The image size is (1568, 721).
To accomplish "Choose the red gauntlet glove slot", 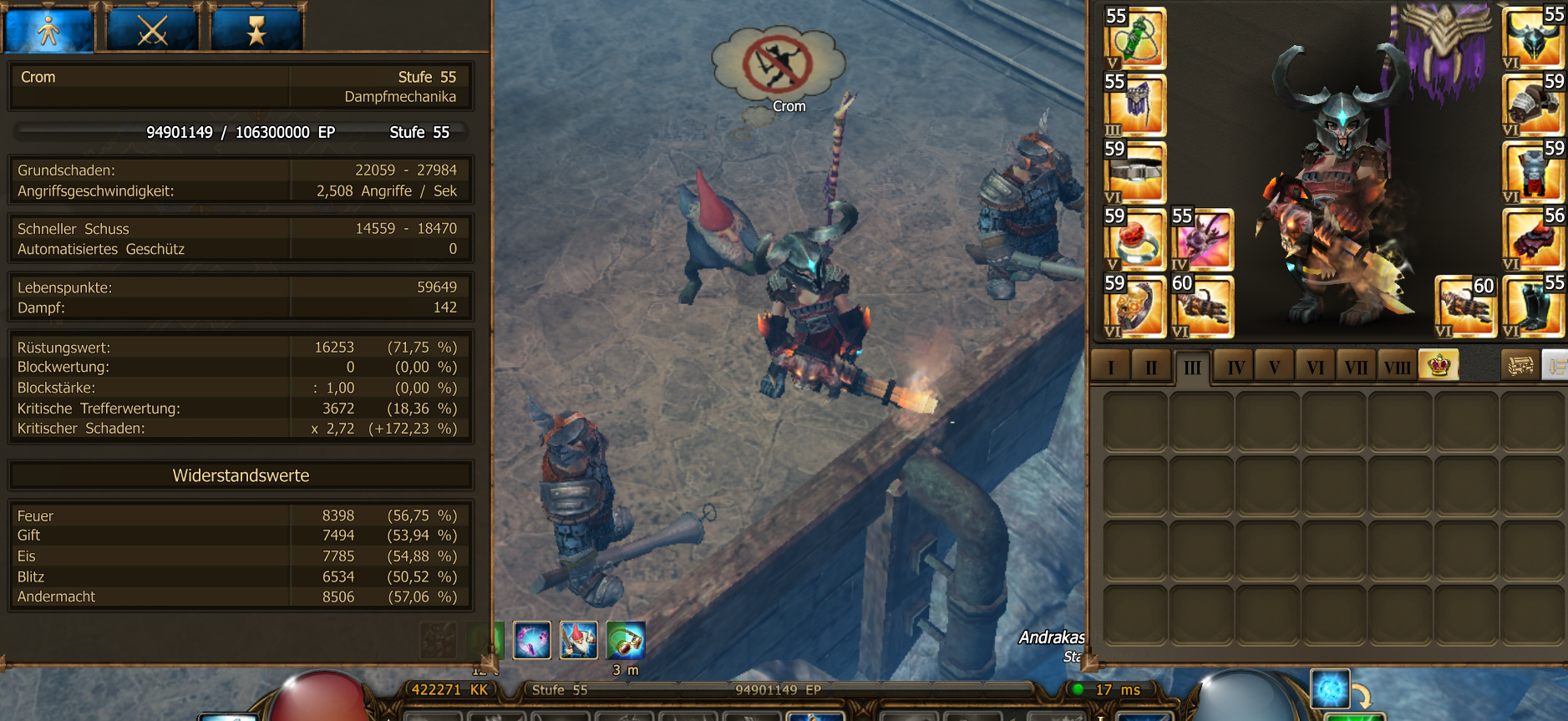I will pyautogui.click(x=1533, y=239).
